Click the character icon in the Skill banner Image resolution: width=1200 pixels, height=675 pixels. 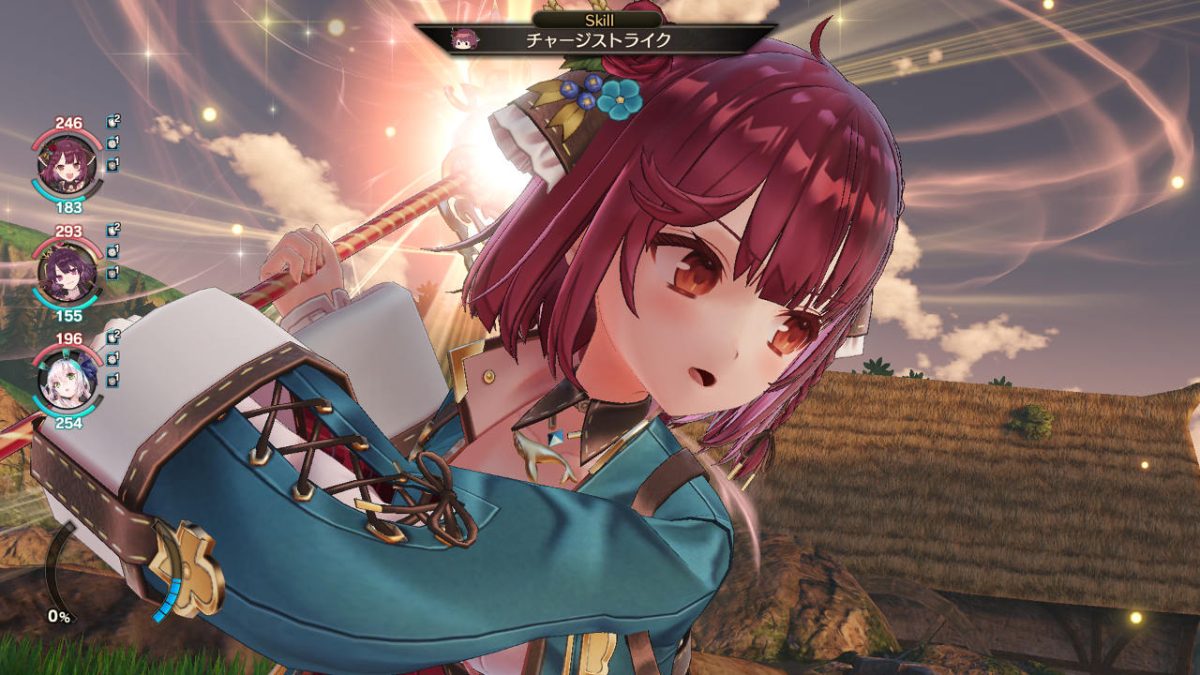(465, 39)
